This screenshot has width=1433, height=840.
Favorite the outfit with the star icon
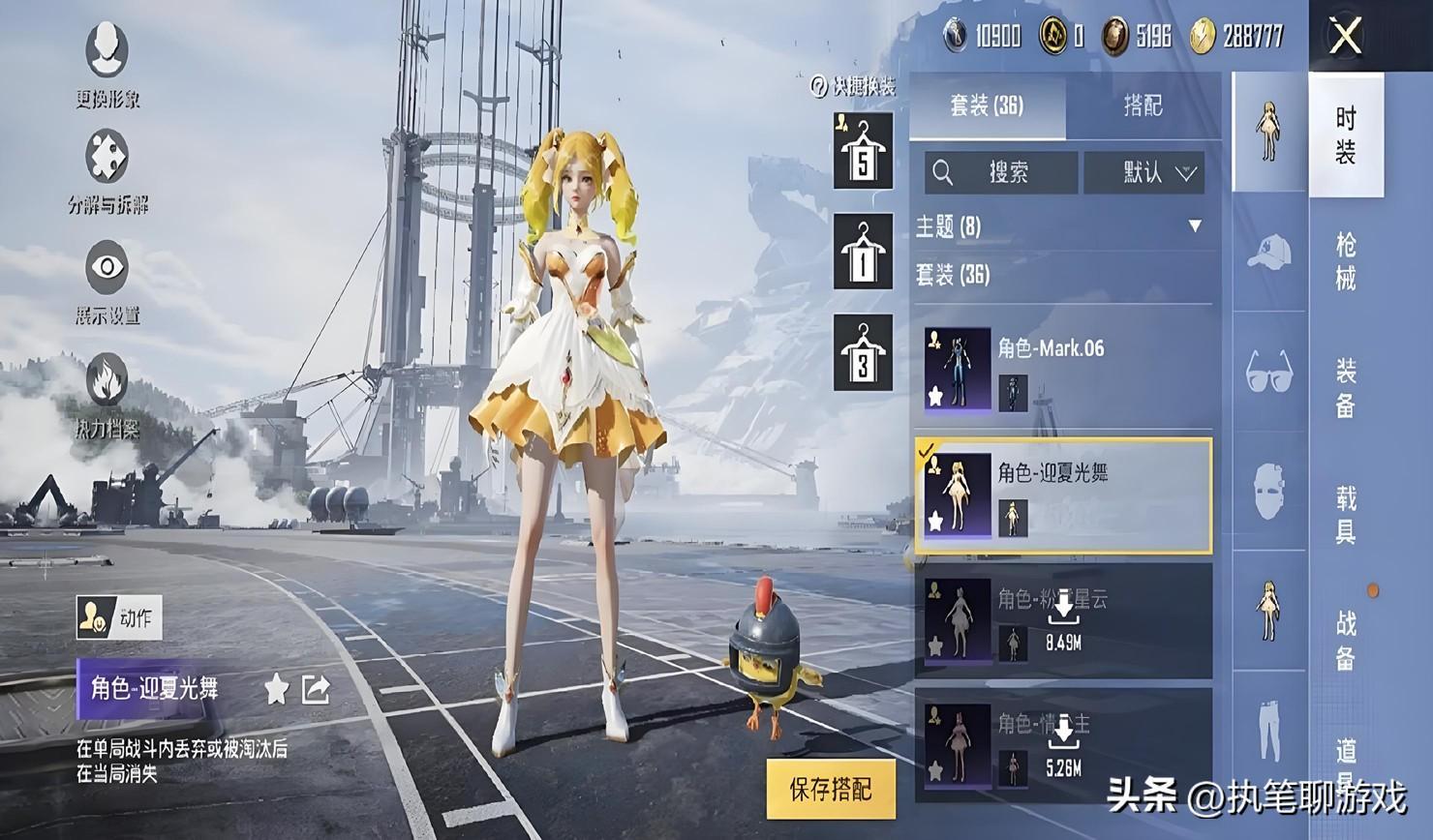click(x=277, y=689)
